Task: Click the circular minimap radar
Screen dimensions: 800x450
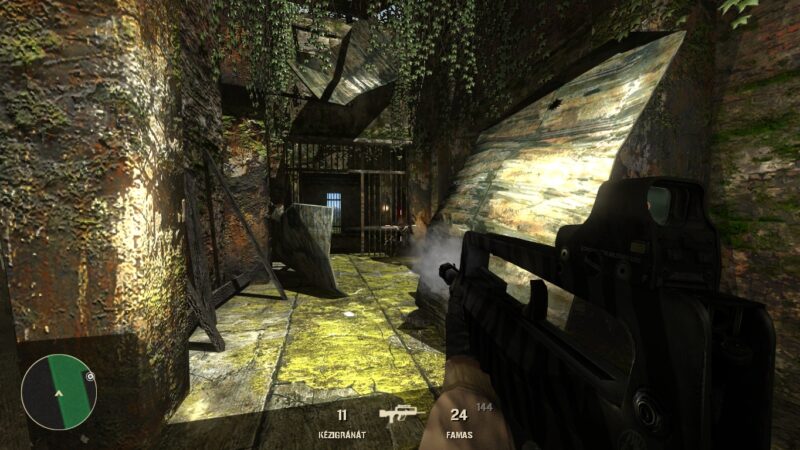Action: [x=58, y=392]
